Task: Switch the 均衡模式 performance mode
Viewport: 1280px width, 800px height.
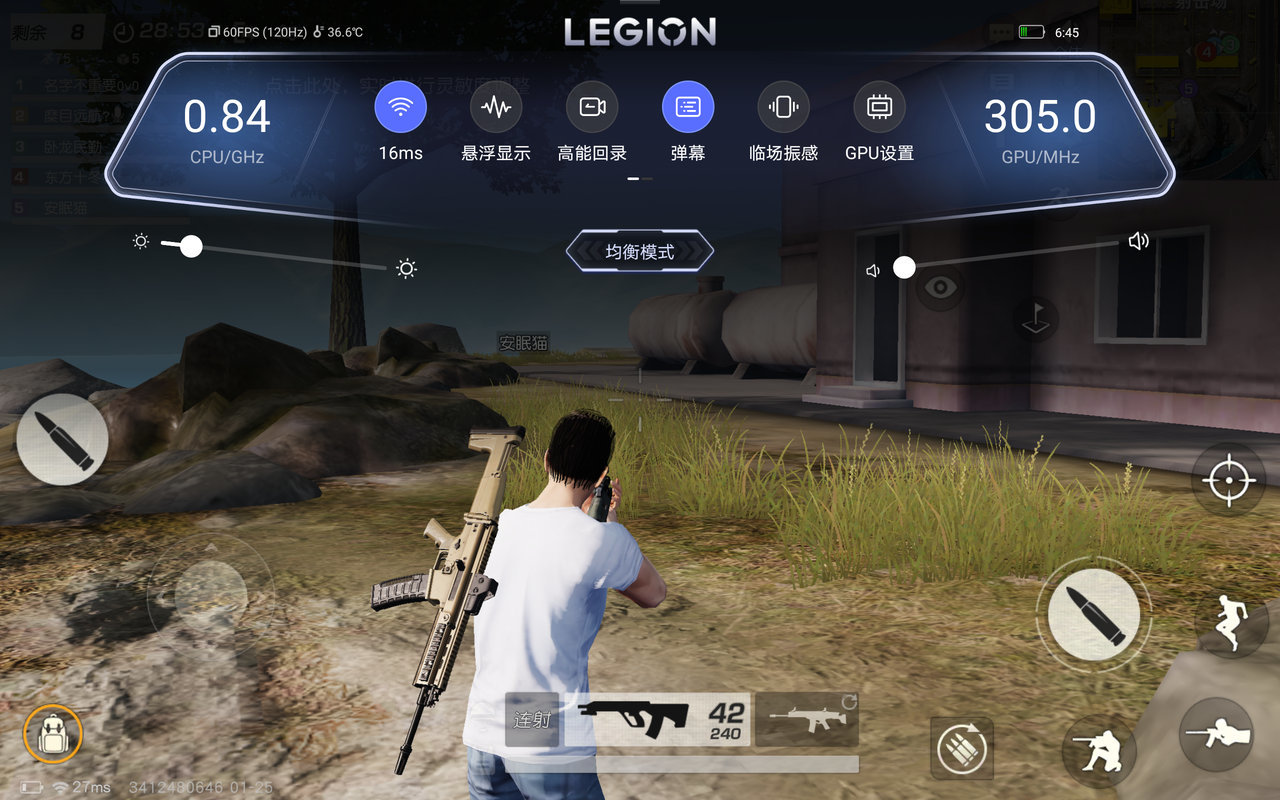Action: 640,252
